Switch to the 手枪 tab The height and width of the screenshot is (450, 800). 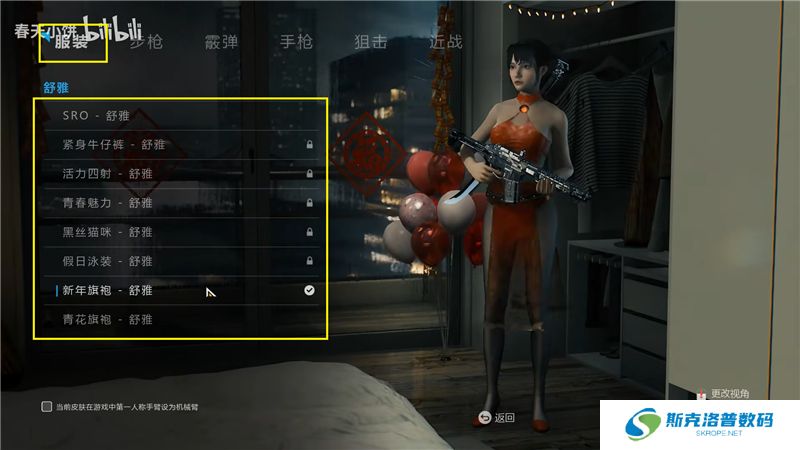pyautogui.click(x=296, y=42)
